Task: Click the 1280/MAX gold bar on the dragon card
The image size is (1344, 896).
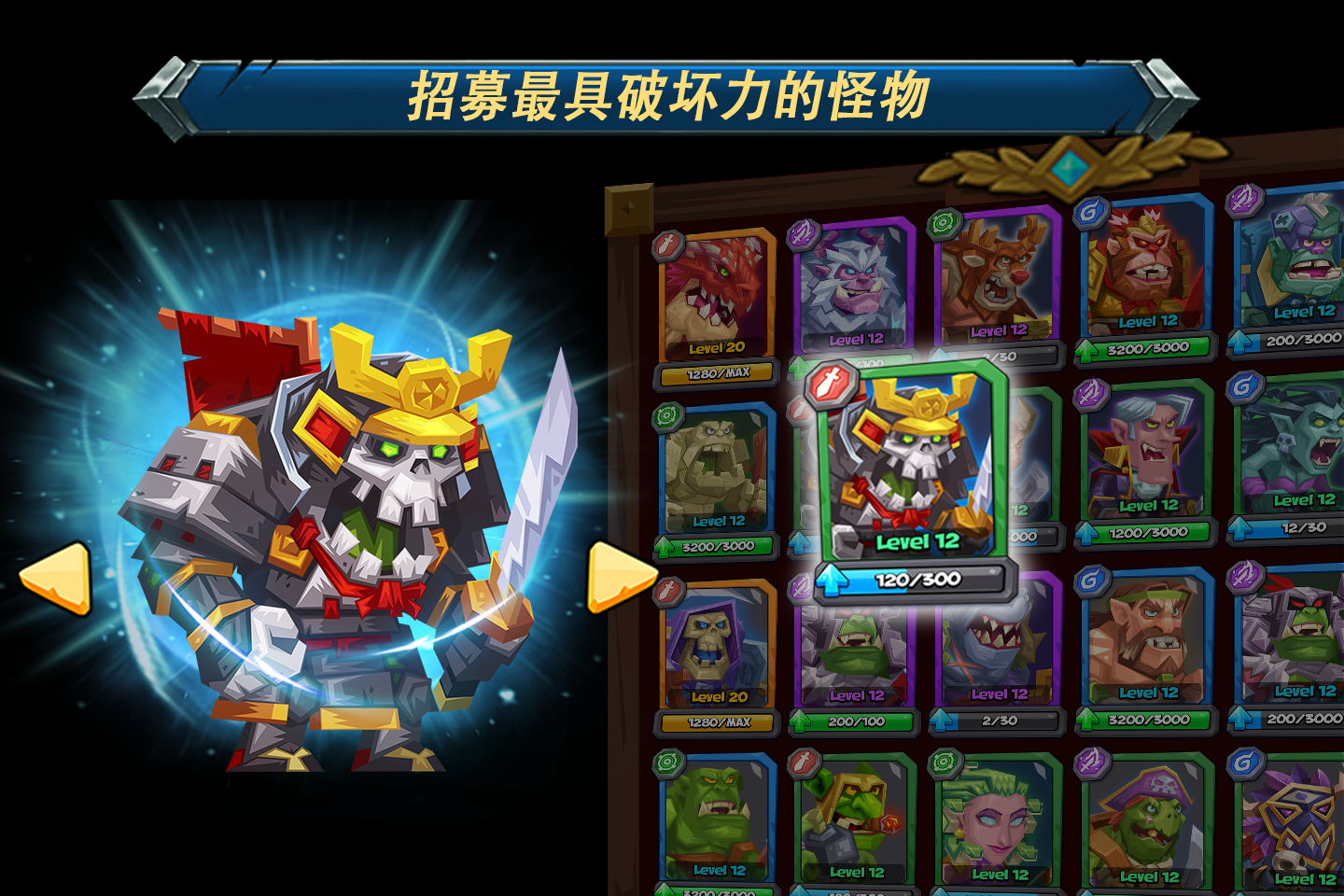Action: point(715,371)
